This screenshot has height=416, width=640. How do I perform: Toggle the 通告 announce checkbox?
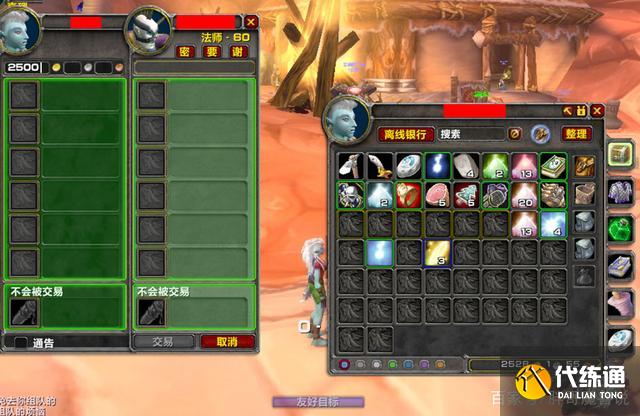pos(22,343)
